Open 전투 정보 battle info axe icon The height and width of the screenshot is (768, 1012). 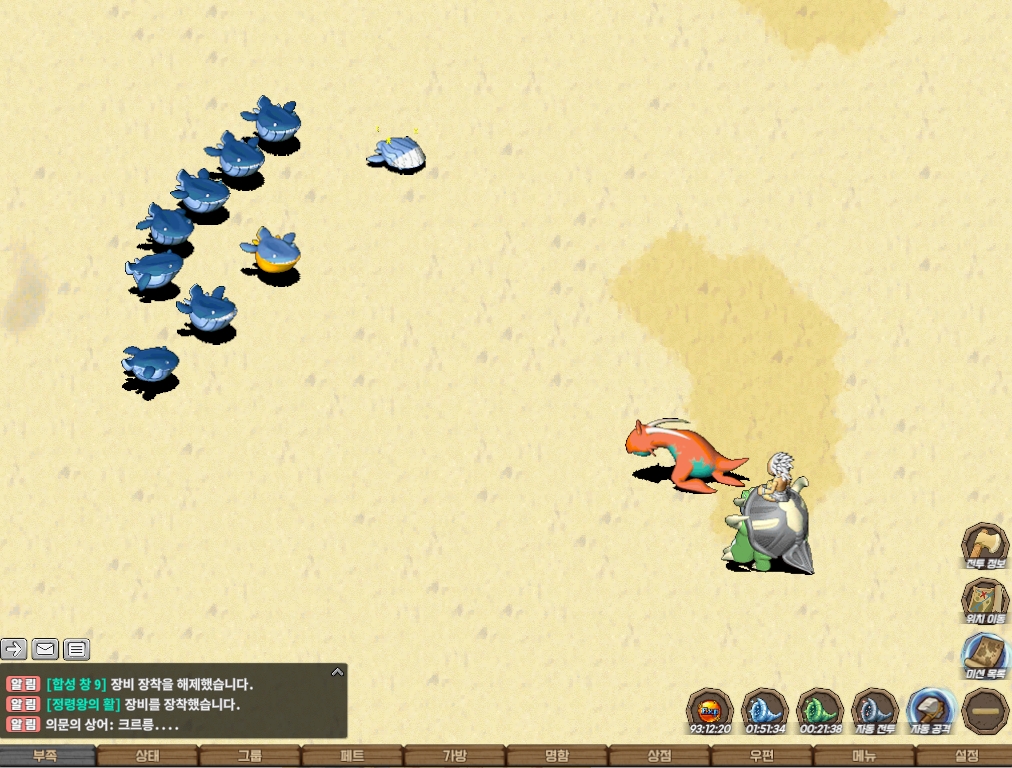coord(984,546)
